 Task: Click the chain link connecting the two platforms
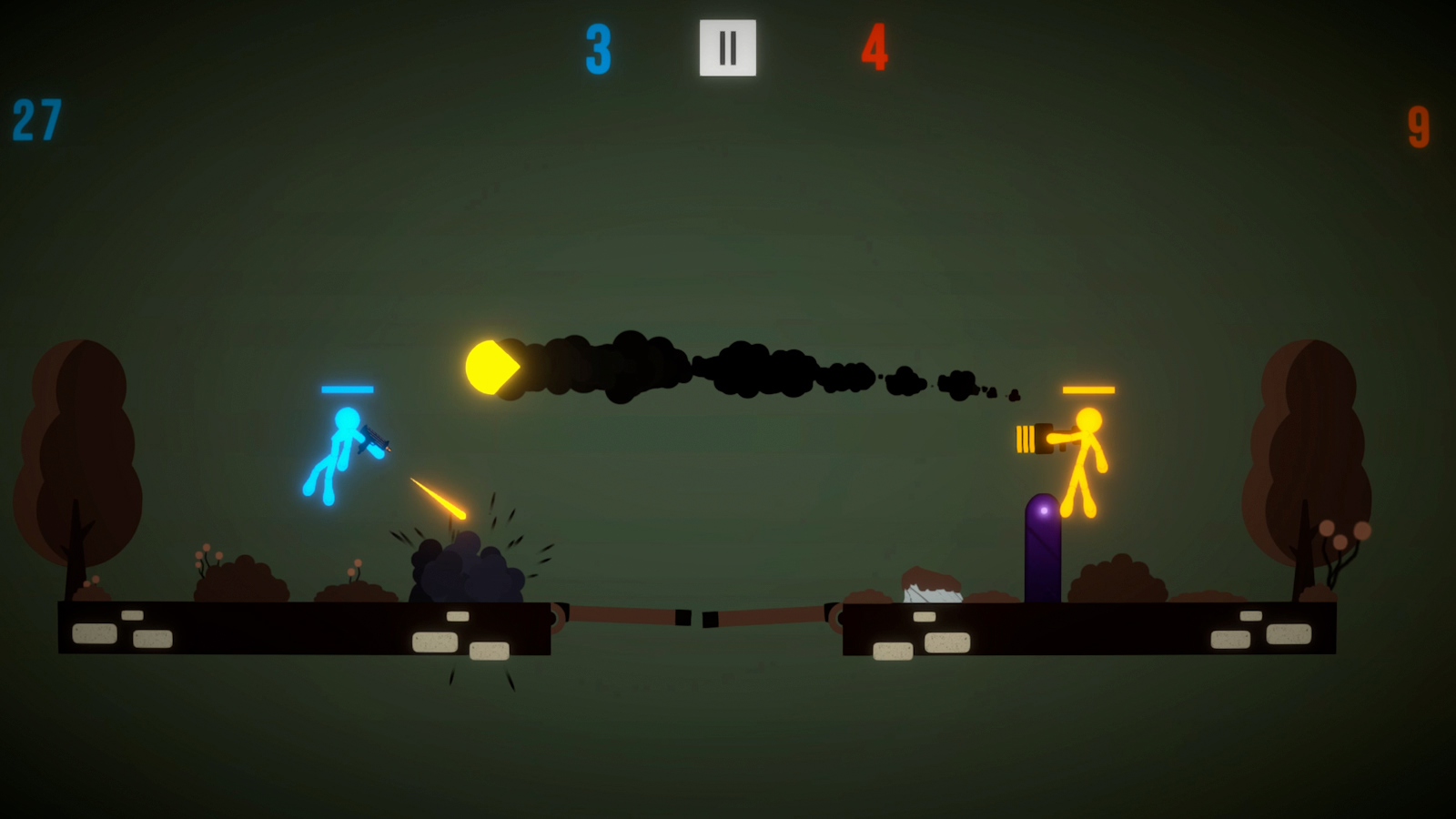(693, 617)
